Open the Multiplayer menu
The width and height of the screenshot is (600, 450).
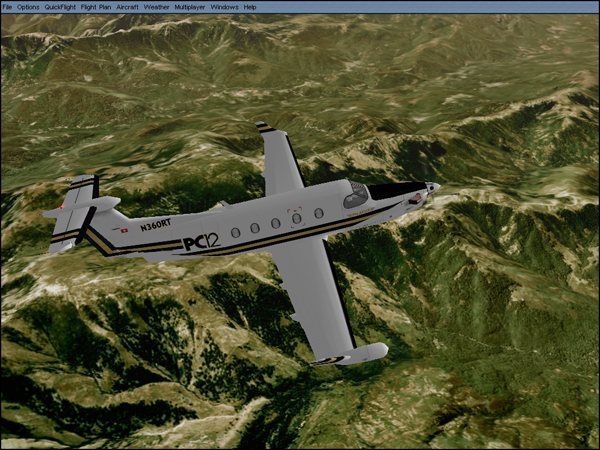pyautogui.click(x=188, y=7)
